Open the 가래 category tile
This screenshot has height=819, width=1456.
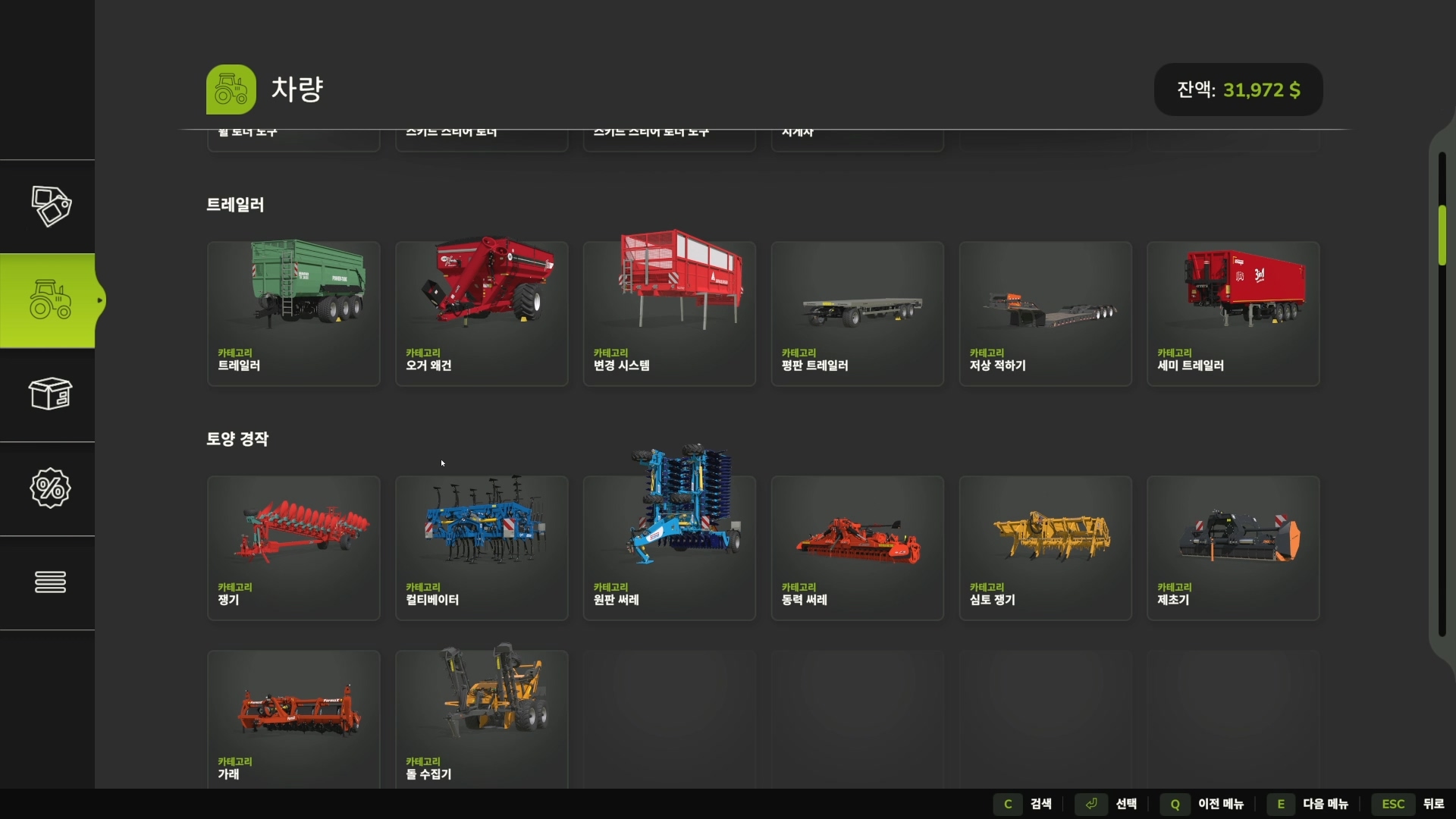[x=293, y=717]
